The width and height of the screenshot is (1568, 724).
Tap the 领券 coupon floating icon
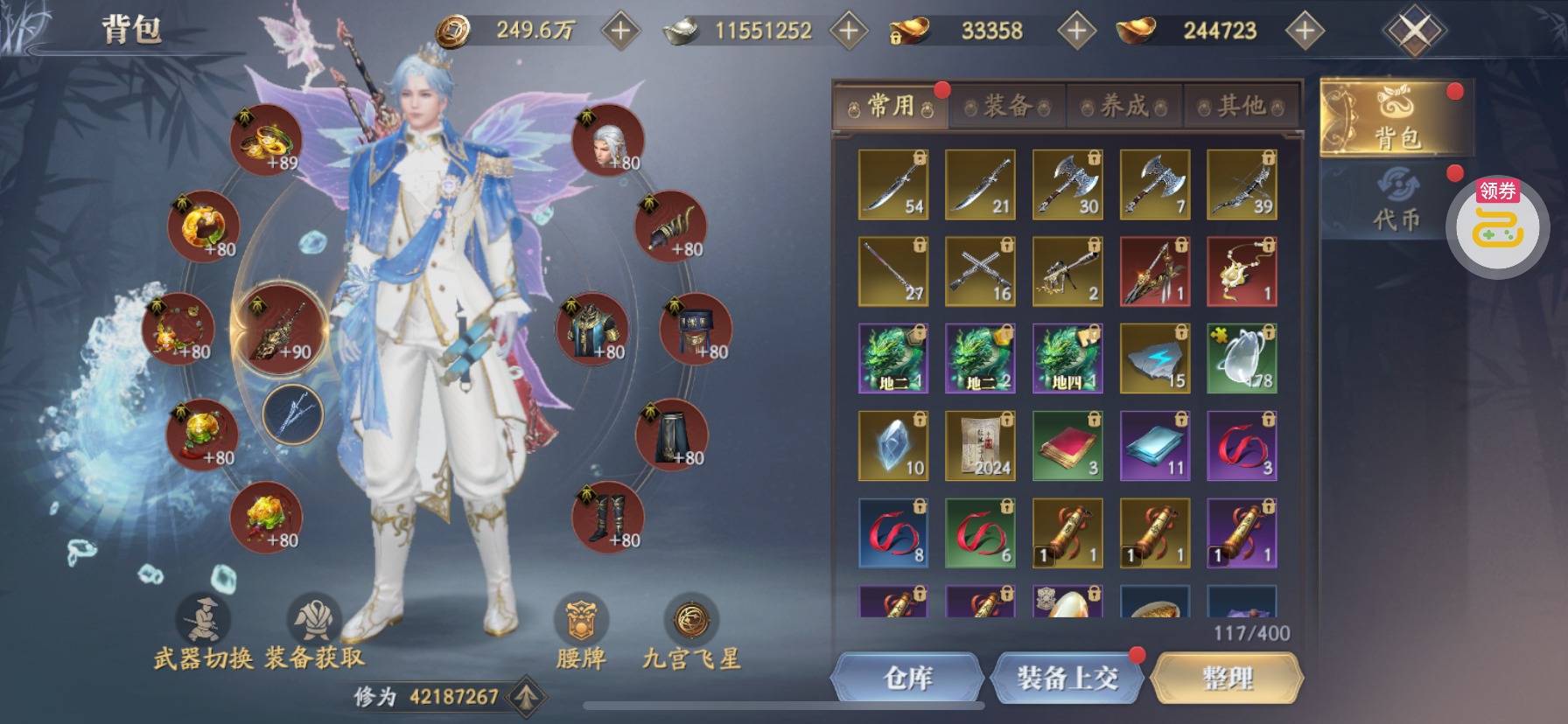coord(1497,226)
